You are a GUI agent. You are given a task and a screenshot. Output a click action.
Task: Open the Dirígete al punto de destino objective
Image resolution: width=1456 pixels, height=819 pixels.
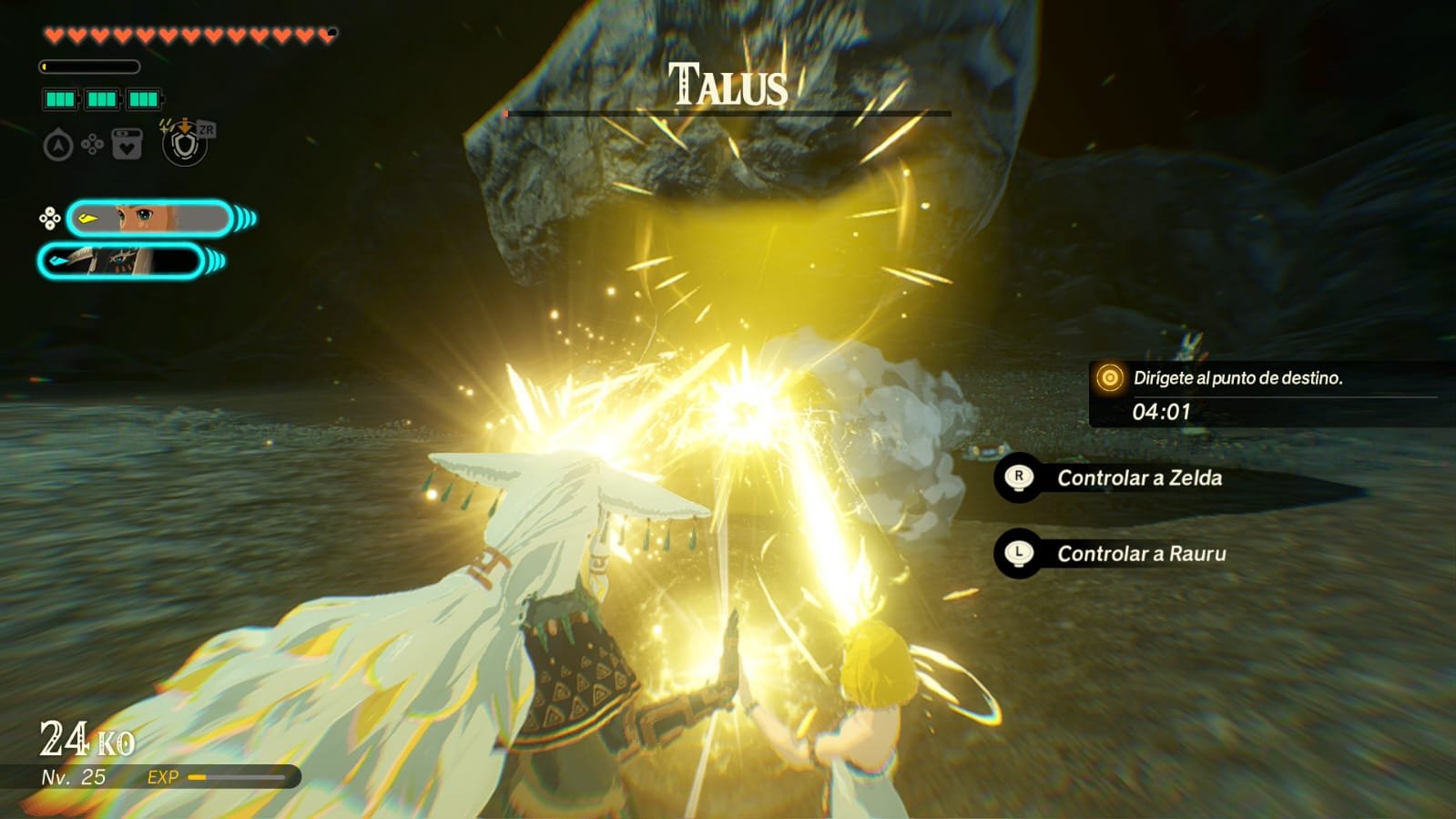tap(1237, 378)
